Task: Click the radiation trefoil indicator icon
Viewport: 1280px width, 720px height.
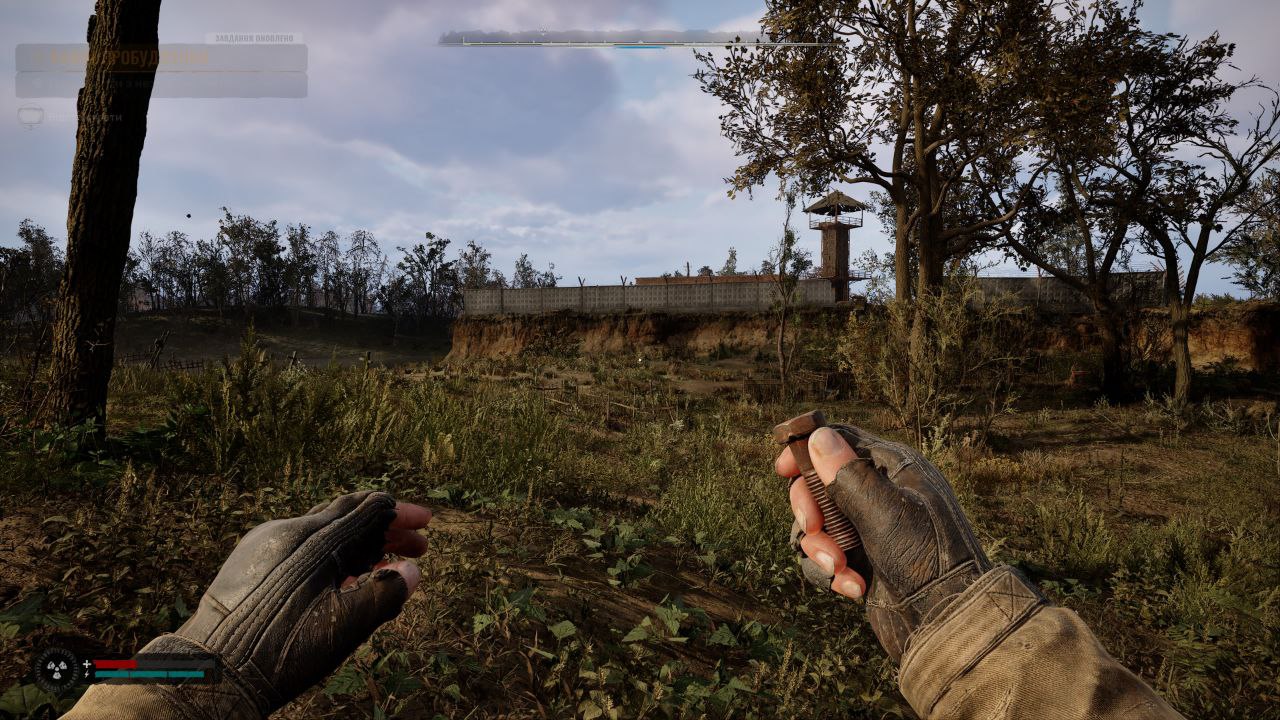Action: click(57, 668)
